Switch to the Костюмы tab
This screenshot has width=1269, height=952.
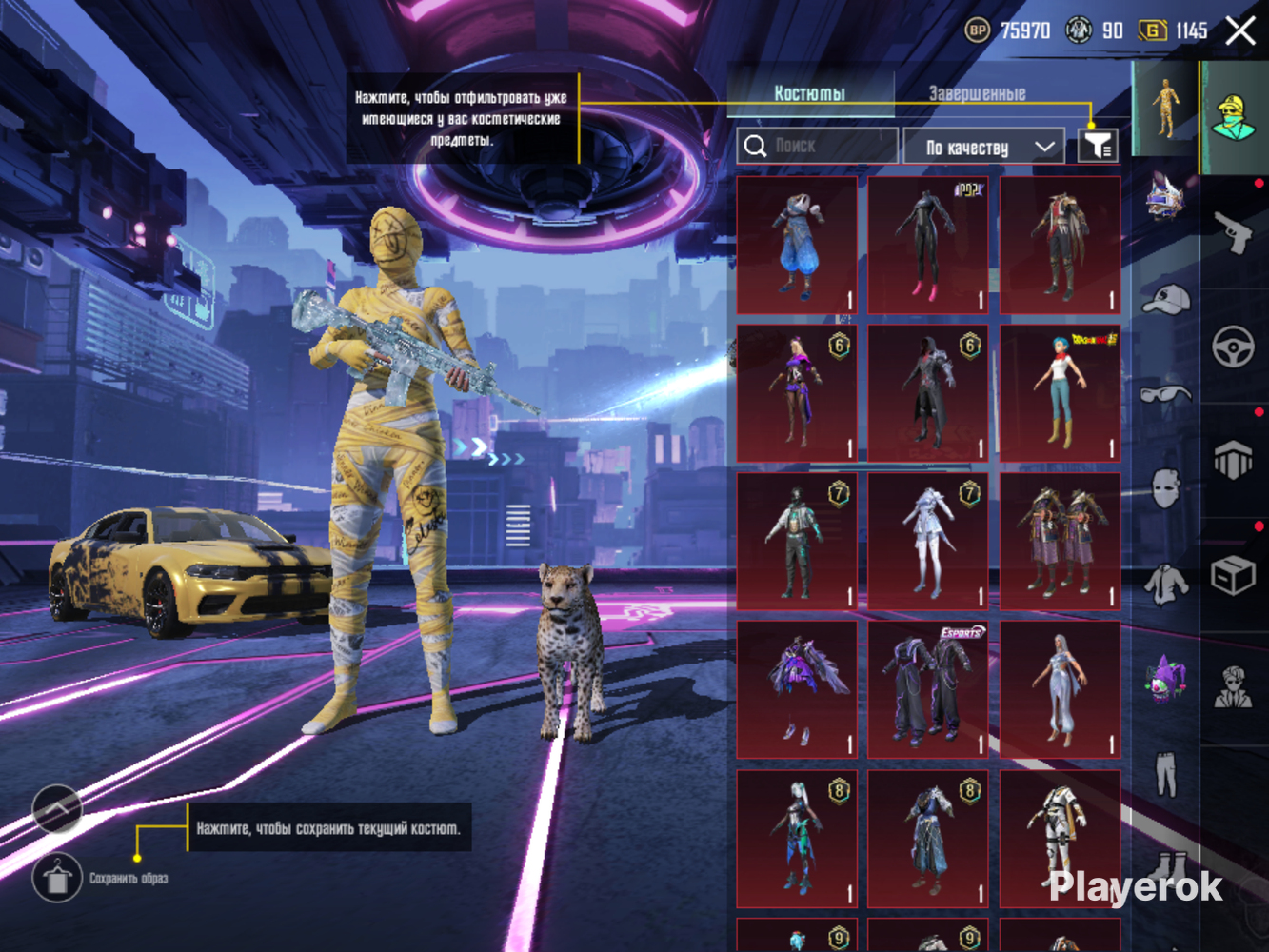tap(809, 93)
